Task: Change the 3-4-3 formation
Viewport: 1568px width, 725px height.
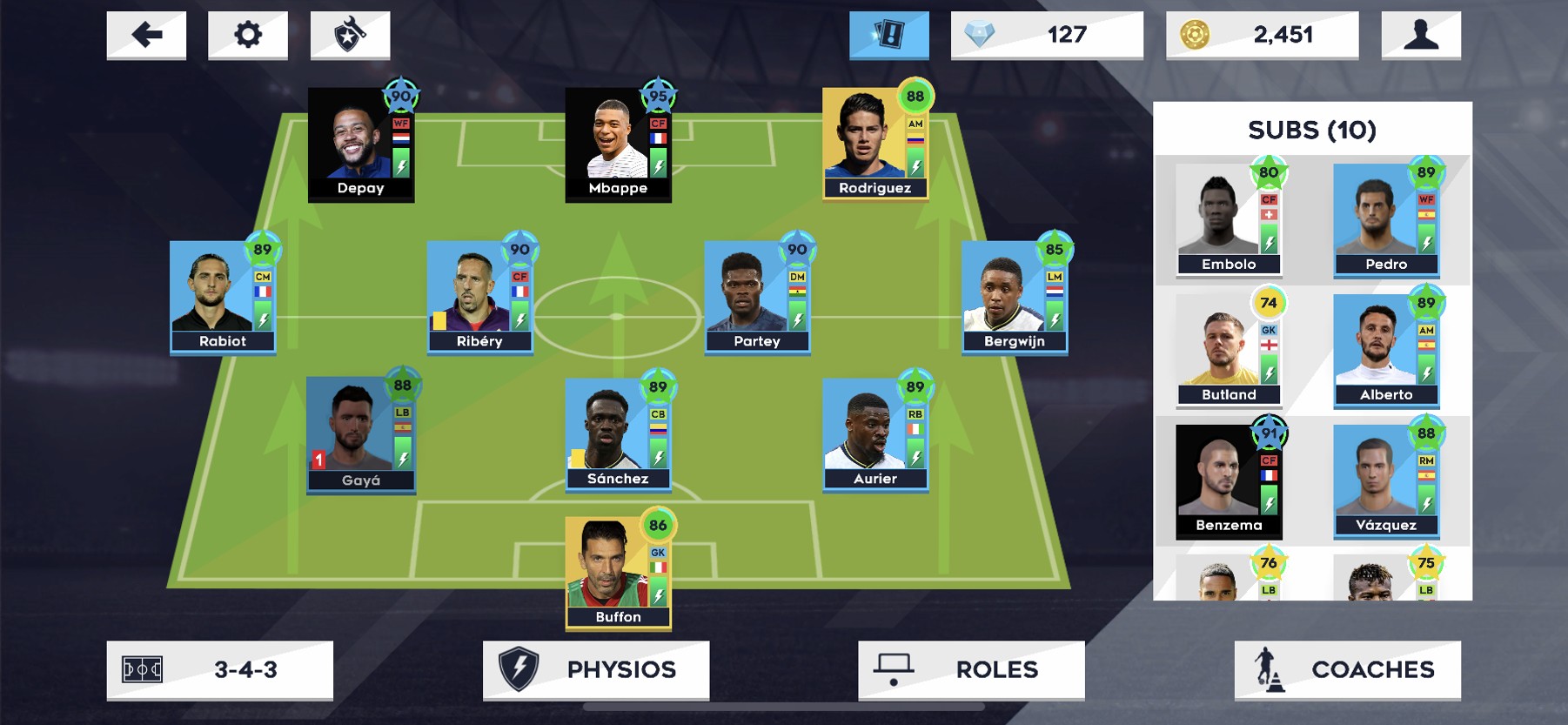Action: tap(219, 669)
